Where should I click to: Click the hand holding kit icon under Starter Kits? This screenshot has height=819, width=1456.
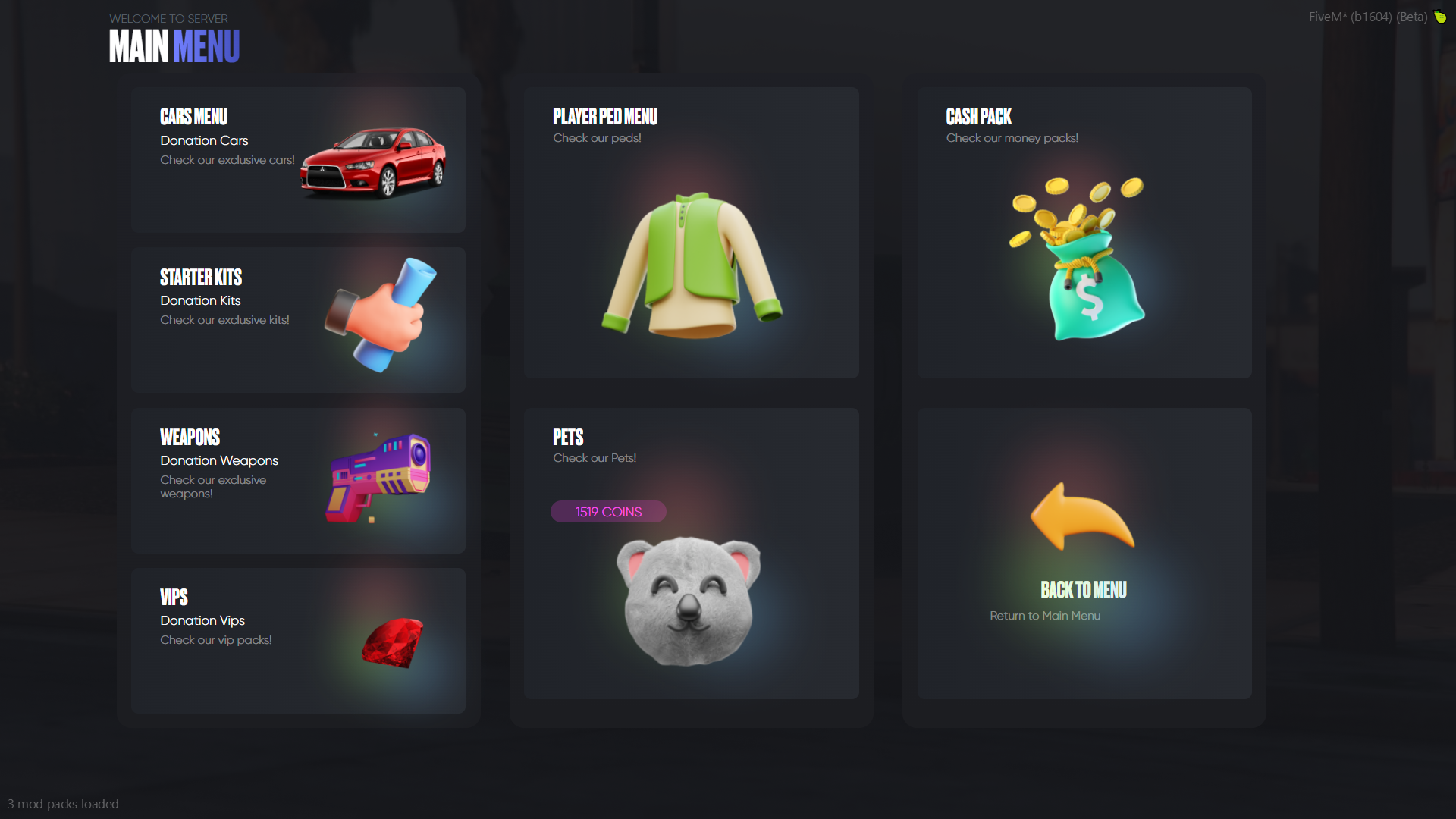[x=377, y=315]
